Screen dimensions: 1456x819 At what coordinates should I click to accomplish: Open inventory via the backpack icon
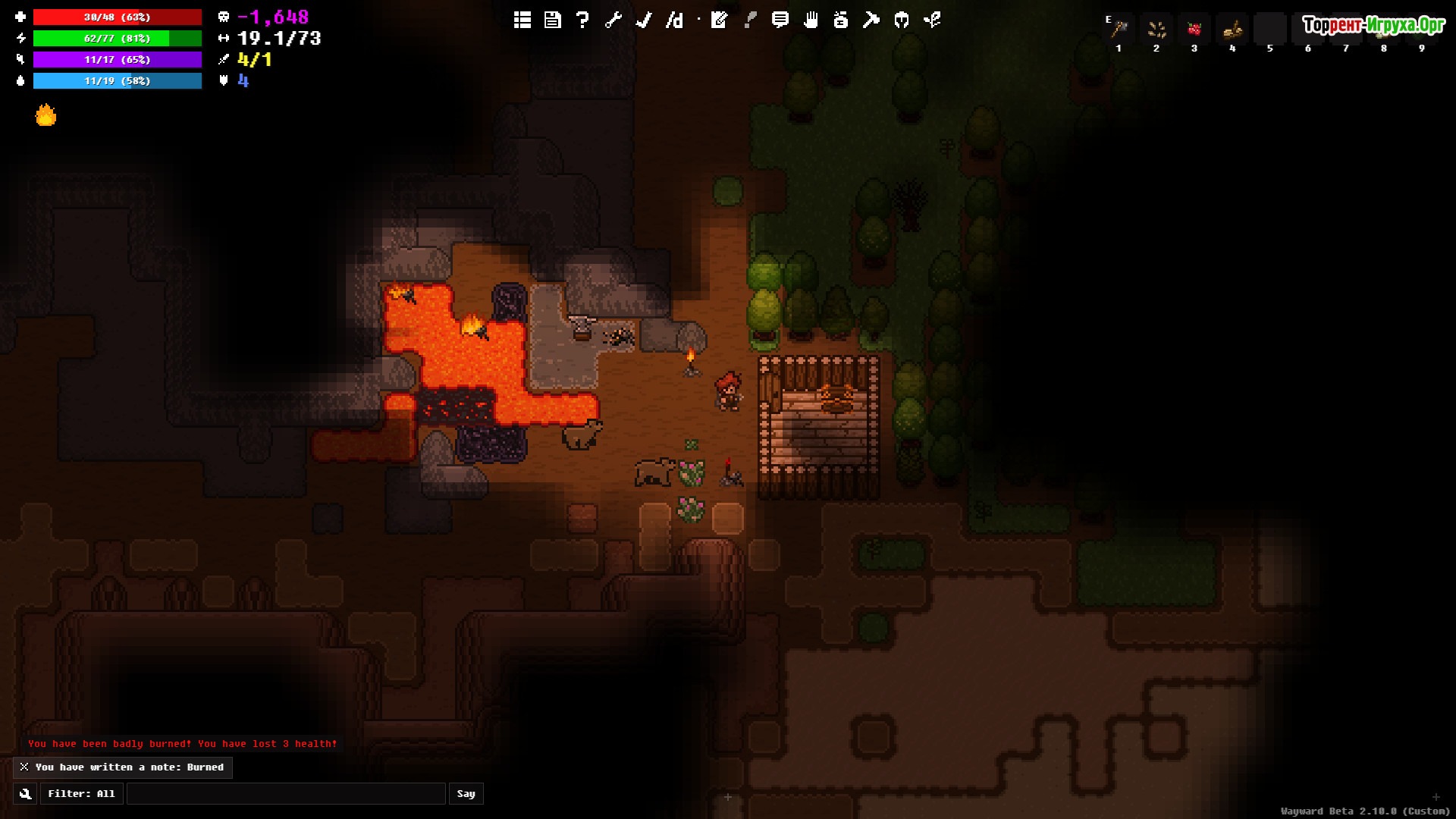[x=840, y=20]
